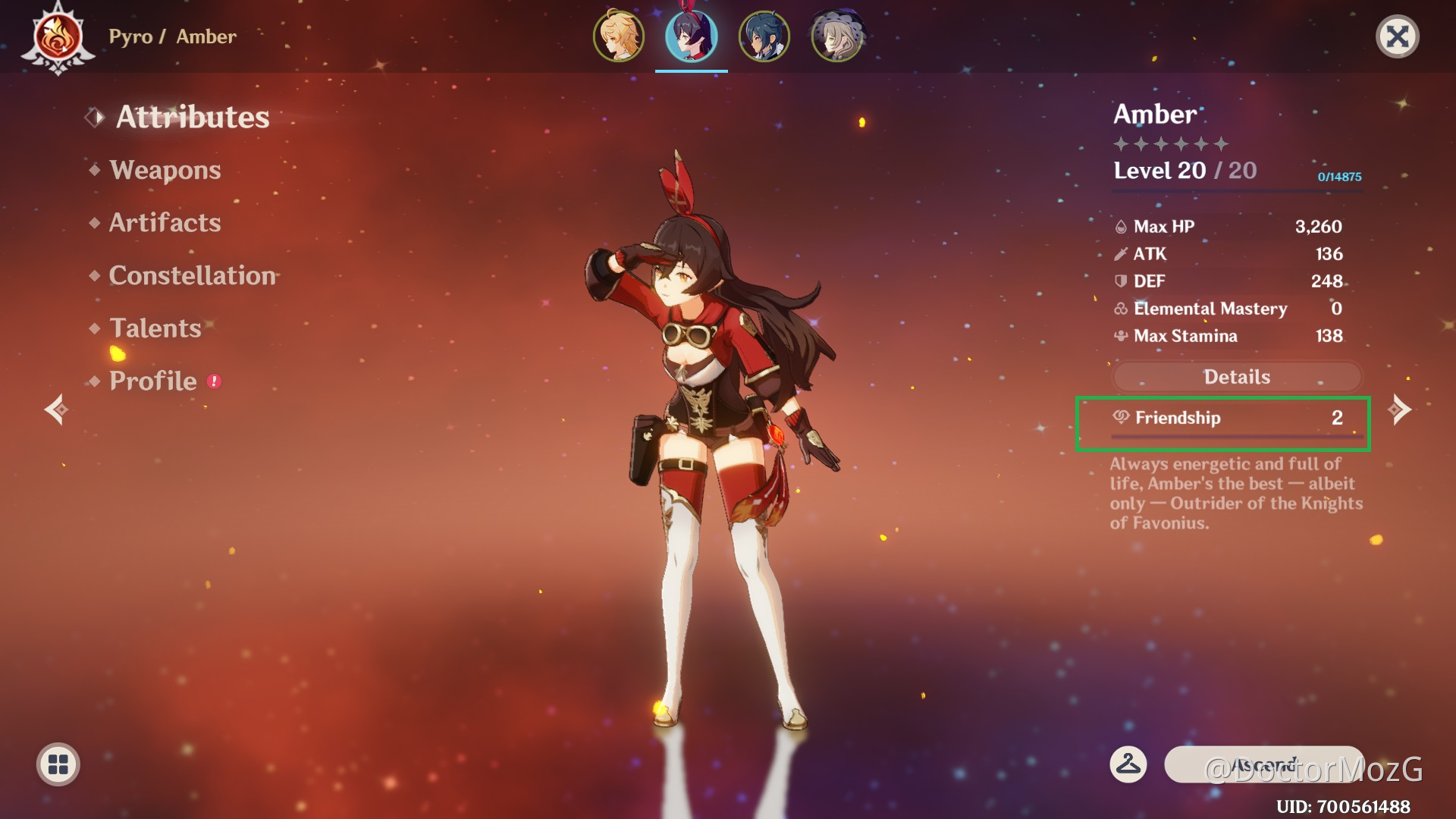Choose the grey-haired maid character portrait
Viewport: 1456px width, 819px height.
[x=836, y=36]
